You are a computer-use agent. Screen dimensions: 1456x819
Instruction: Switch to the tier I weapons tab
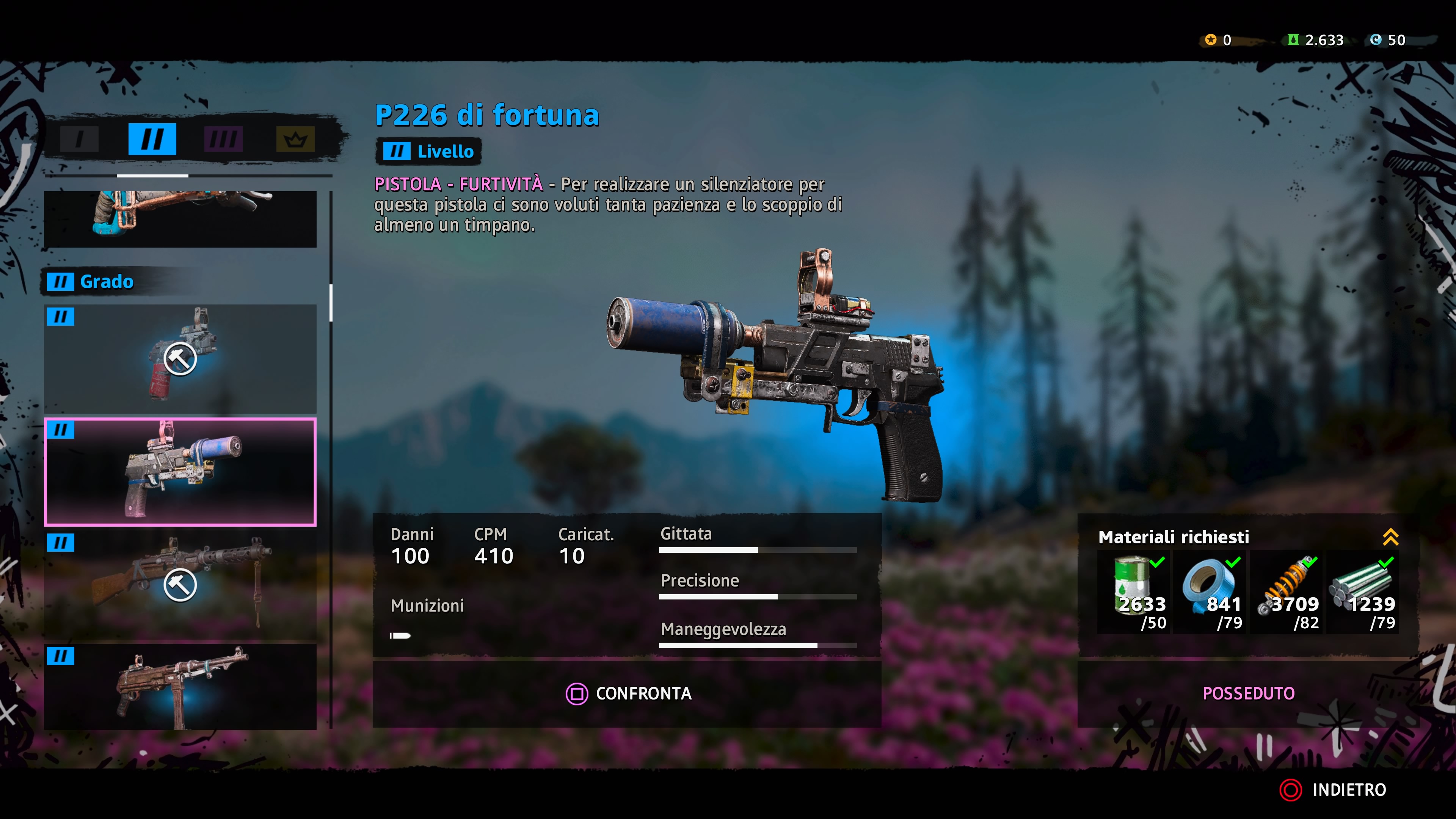(79, 139)
